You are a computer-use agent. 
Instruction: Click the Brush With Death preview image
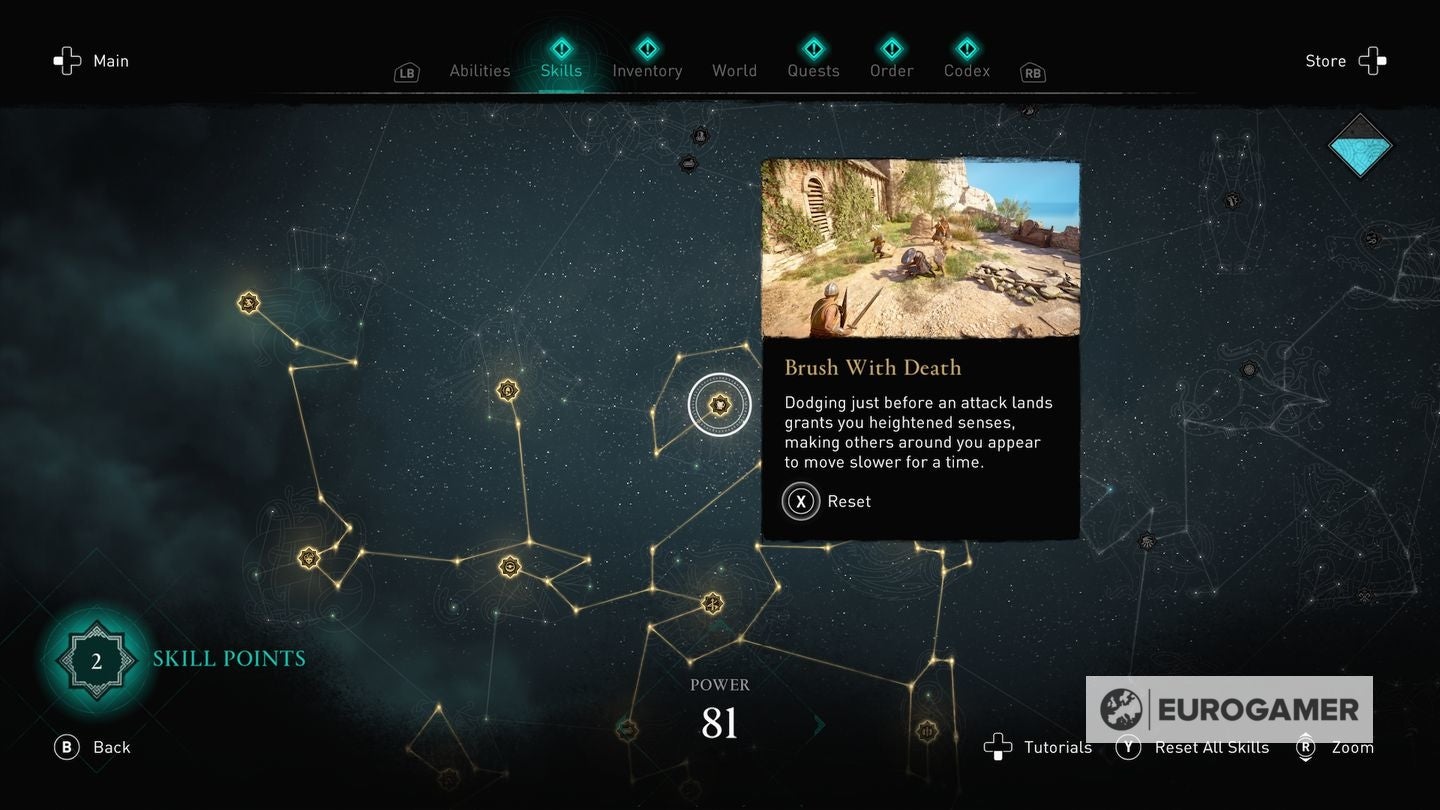920,248
